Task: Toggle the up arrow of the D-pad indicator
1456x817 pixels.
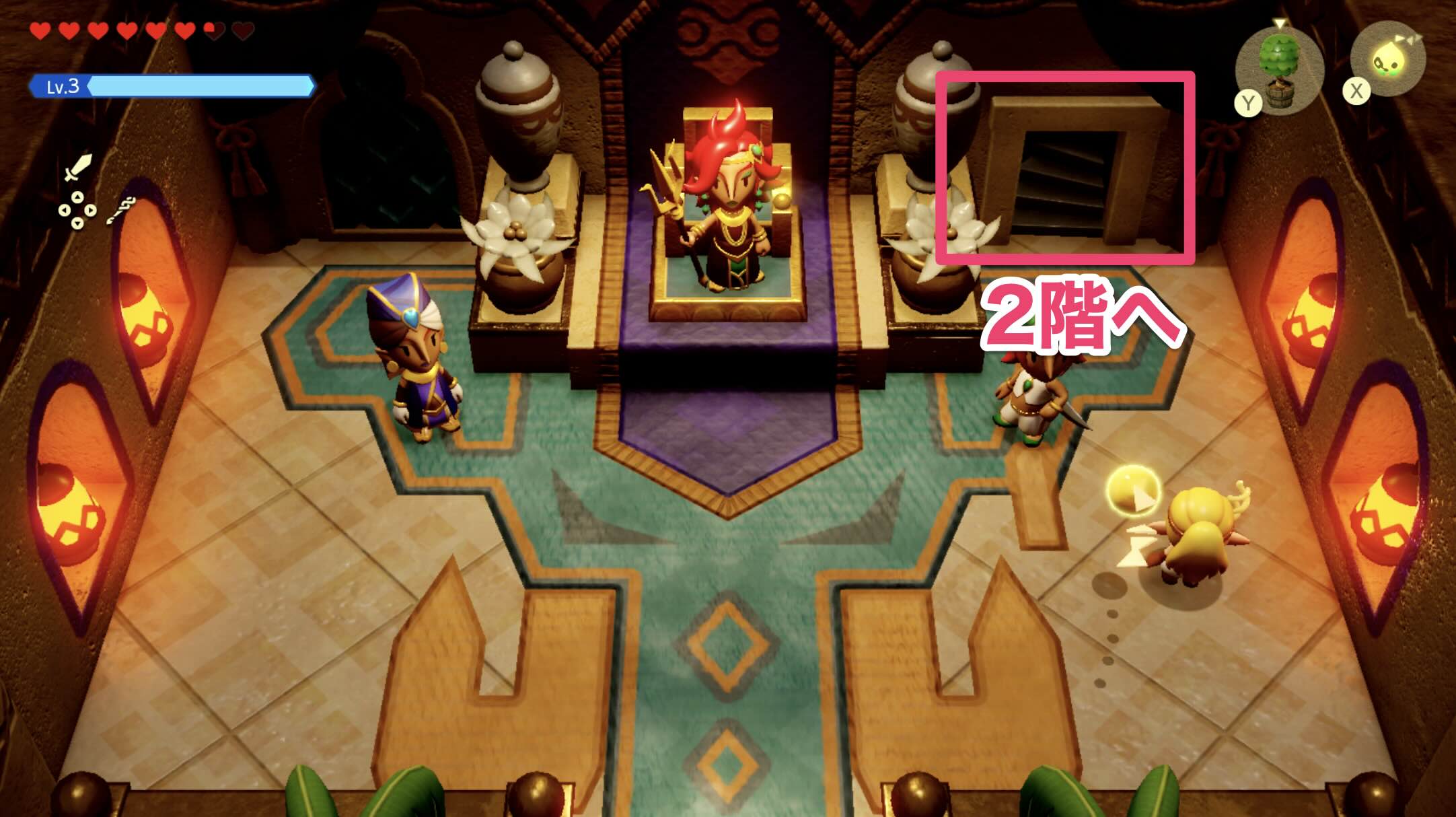Action: (77, 197)
